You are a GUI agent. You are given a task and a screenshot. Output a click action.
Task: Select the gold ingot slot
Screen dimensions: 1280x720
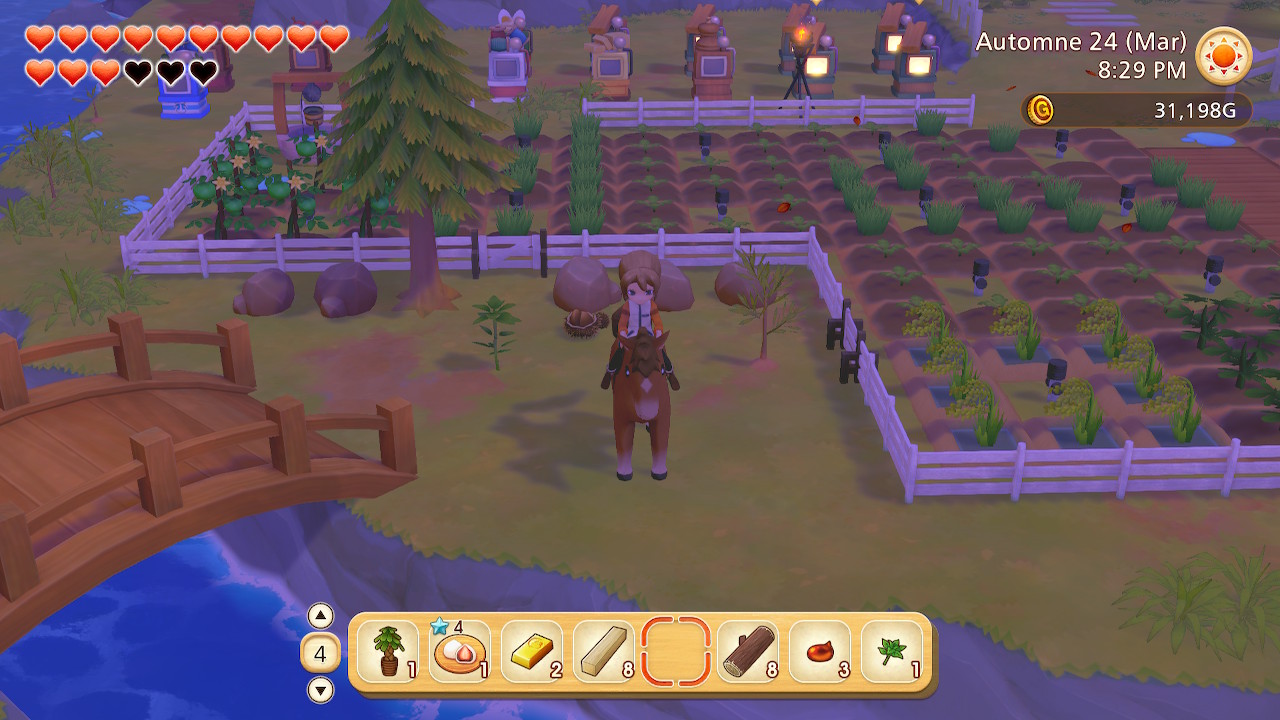[532, 652]
